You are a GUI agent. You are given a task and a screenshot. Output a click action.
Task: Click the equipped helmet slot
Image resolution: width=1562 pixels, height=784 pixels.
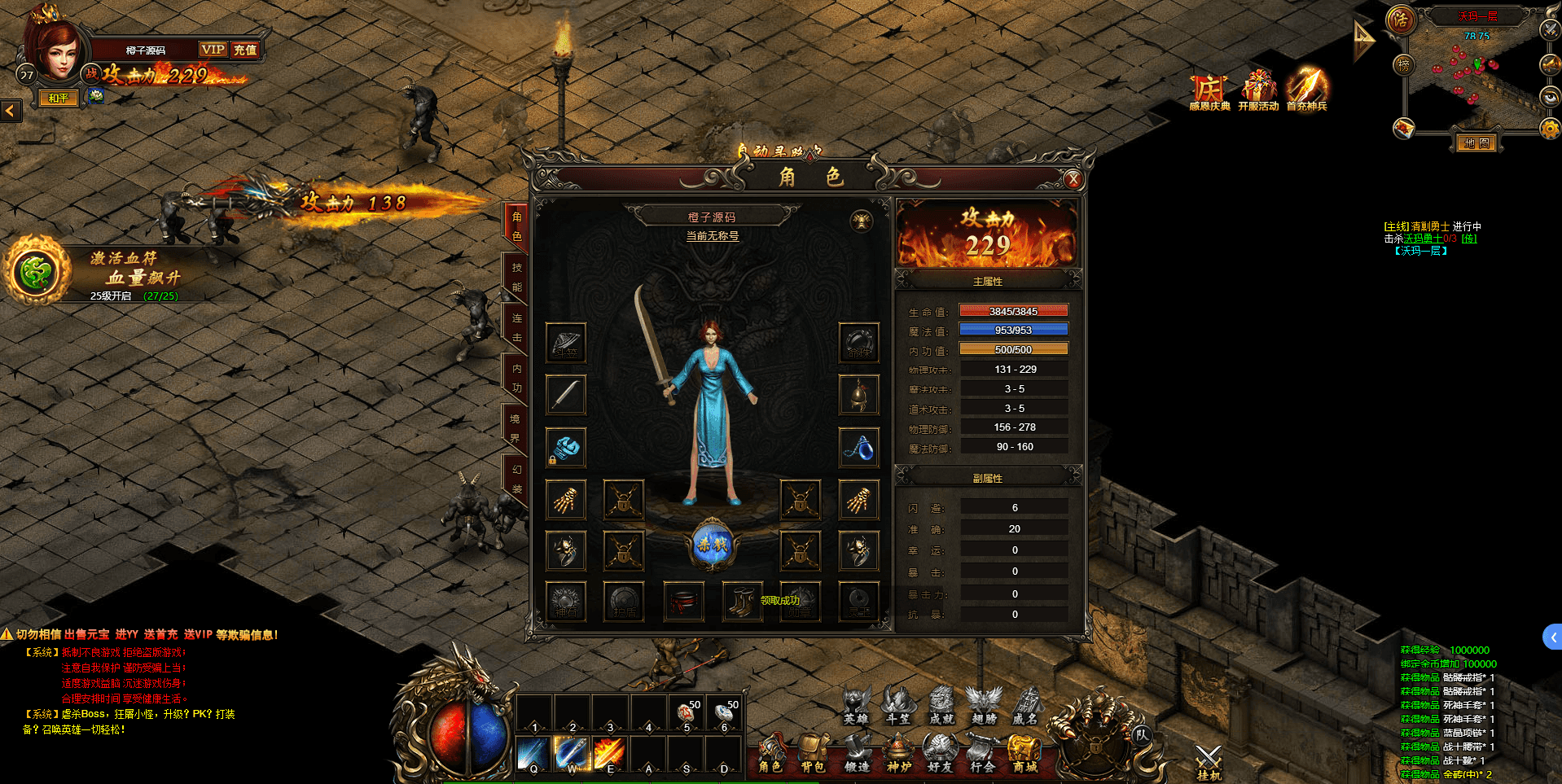(x=859, y=395)
